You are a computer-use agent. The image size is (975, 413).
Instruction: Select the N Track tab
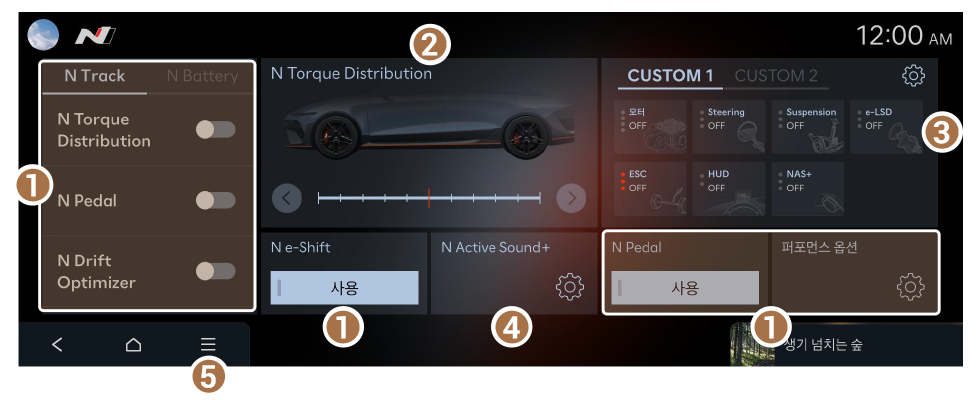[x=95, y=76]
